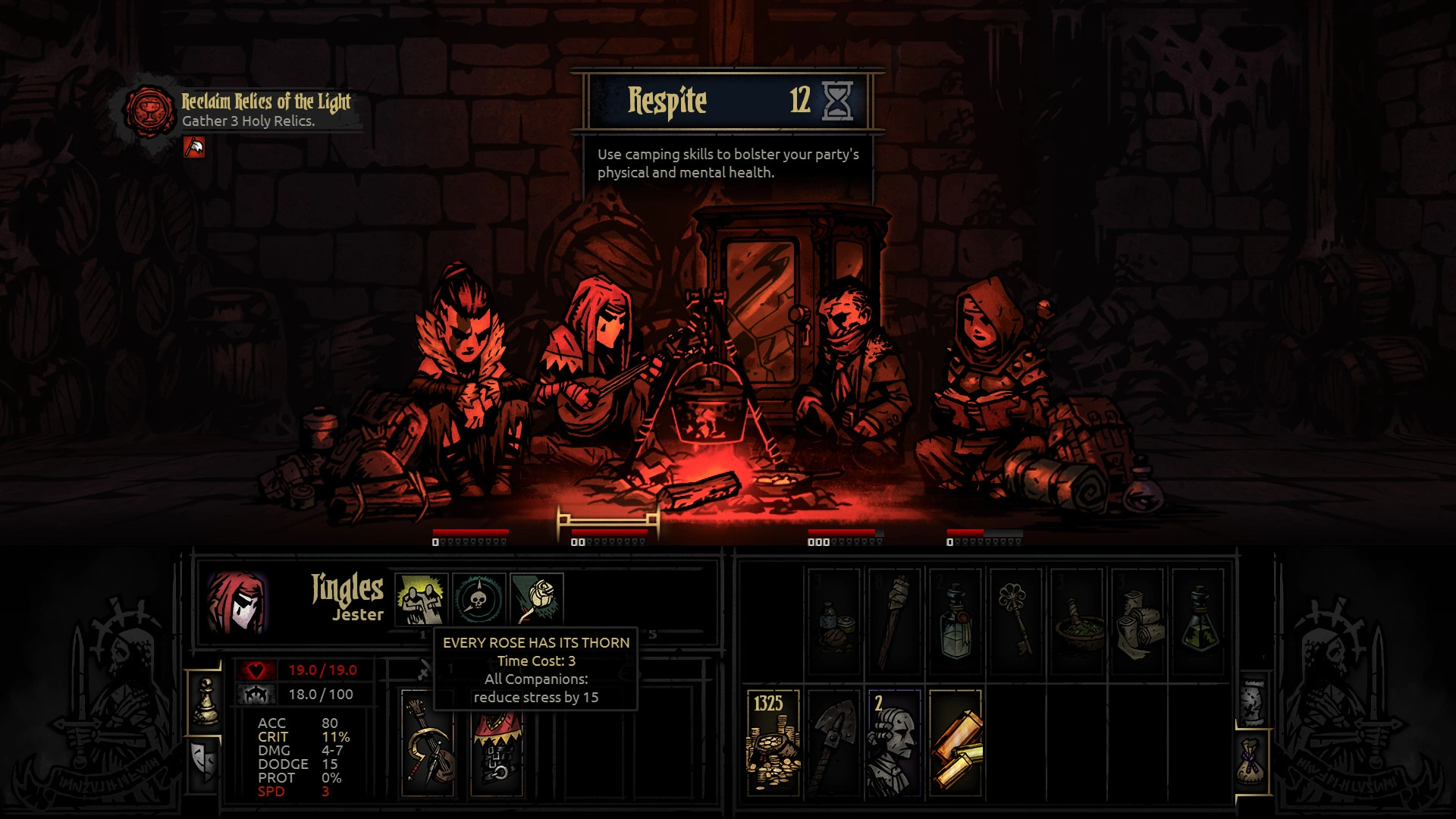Open the Reclaim Relics of the Light quest
Screen dimensions: 1456x819
click(265, 102)
